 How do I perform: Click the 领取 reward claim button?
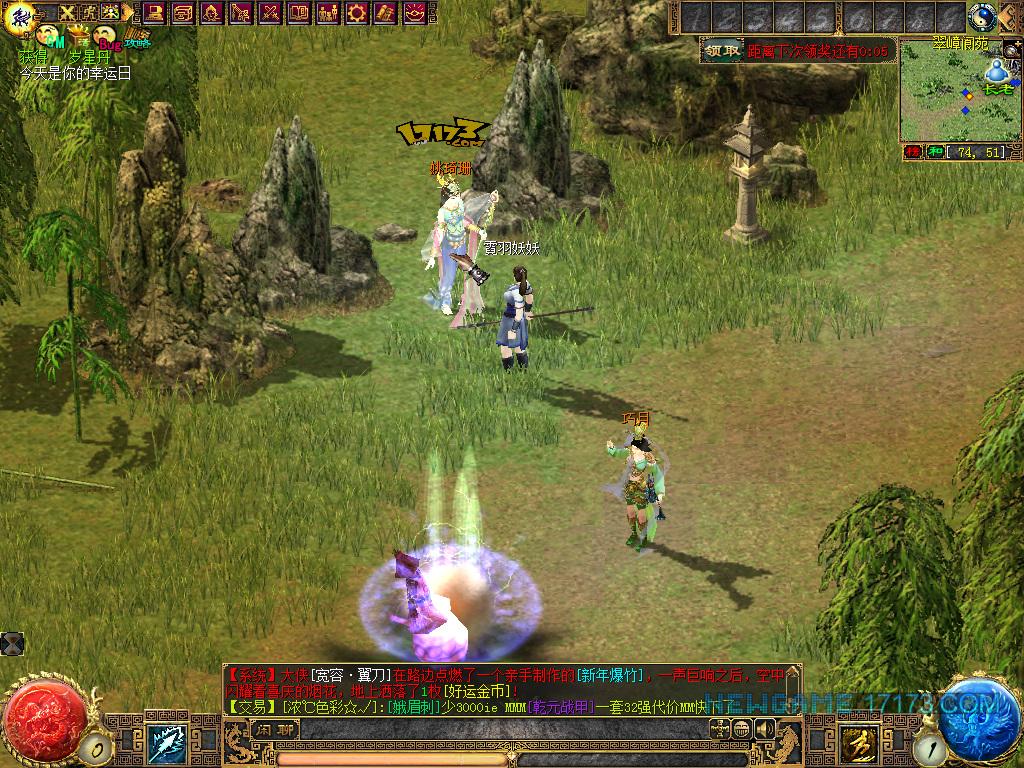coord(722,50)
